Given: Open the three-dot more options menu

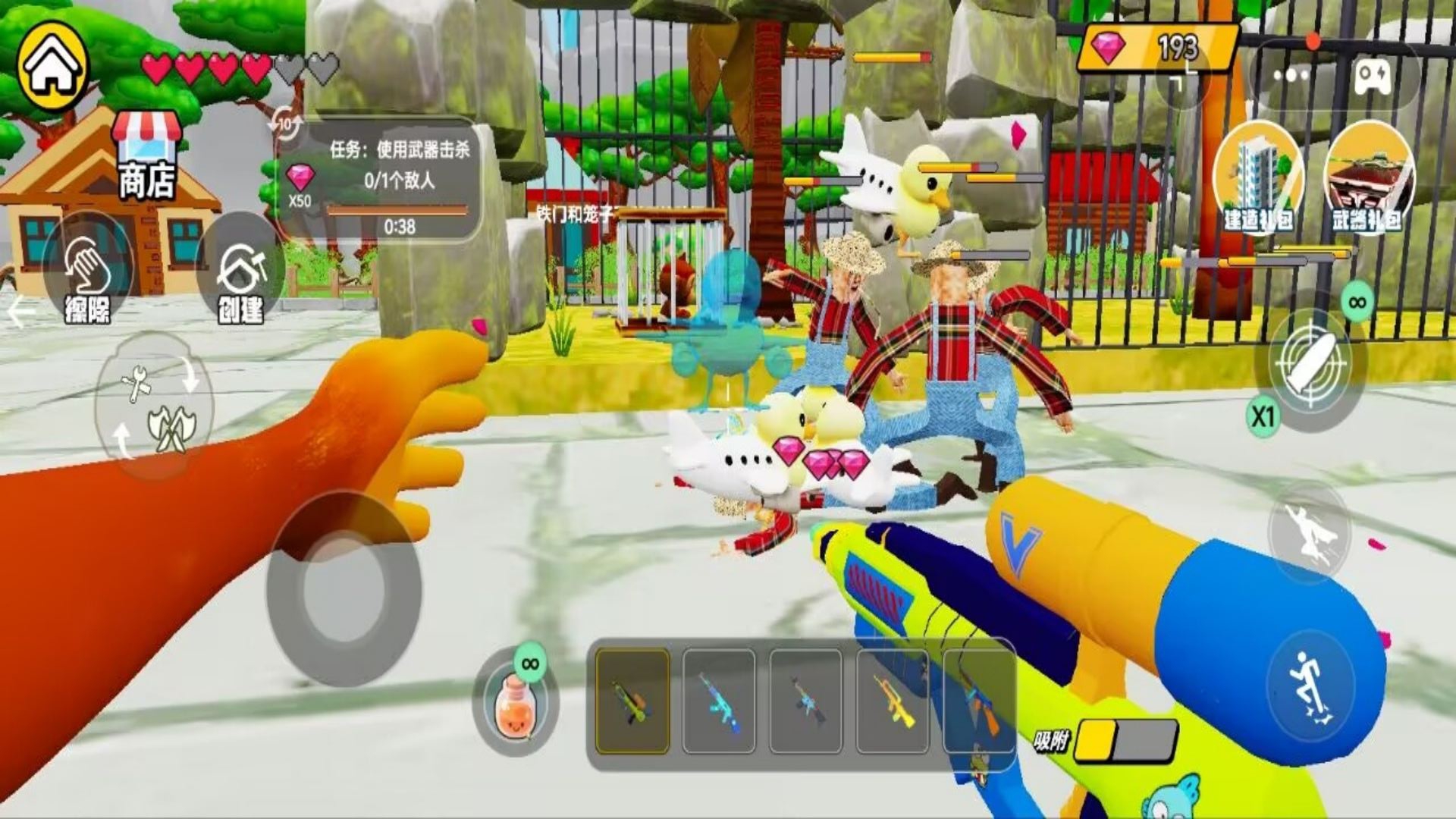Looking at the screenshot, I should point(1292,76).
